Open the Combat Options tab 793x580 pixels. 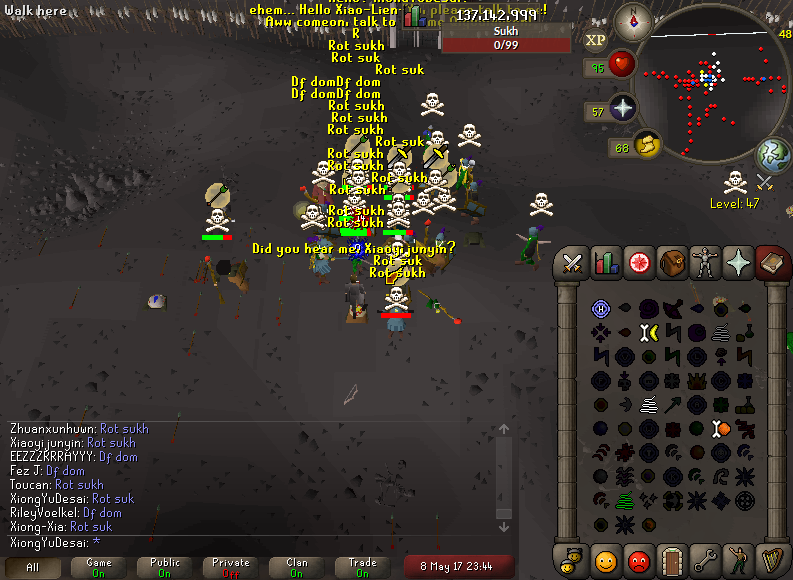(573, 263)
